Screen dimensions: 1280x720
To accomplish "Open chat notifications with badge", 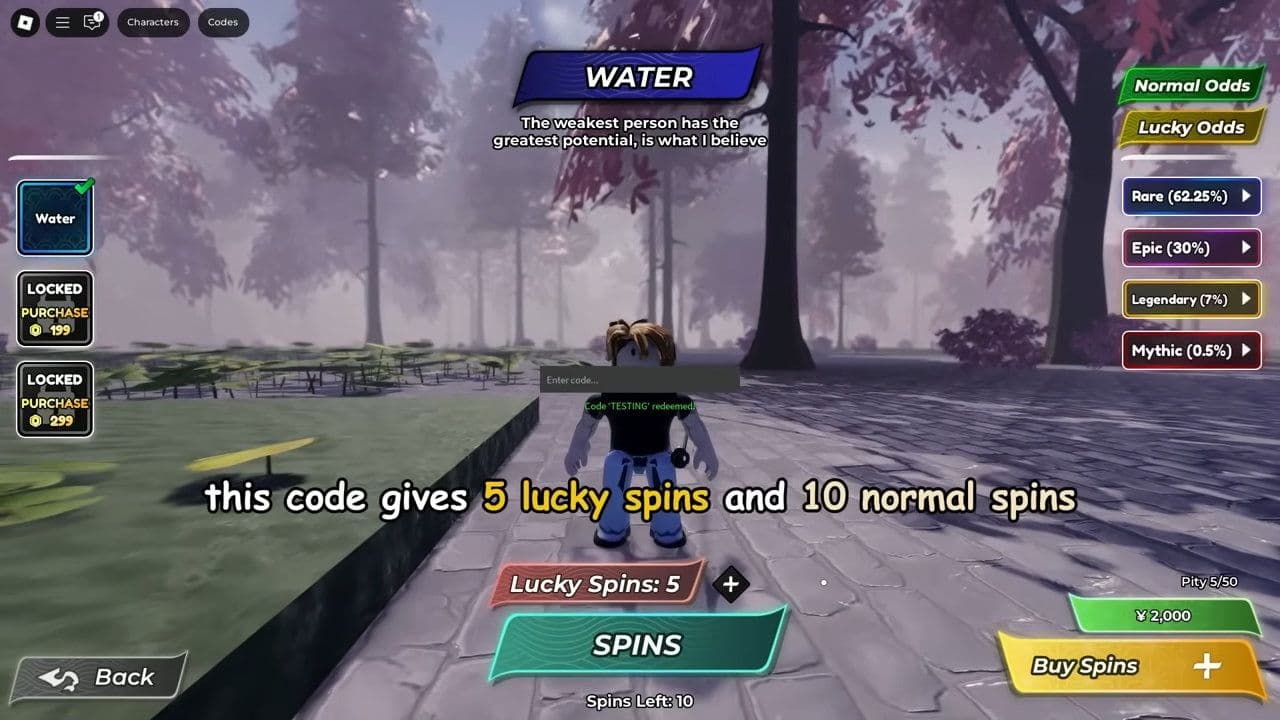I will point(91,22).
